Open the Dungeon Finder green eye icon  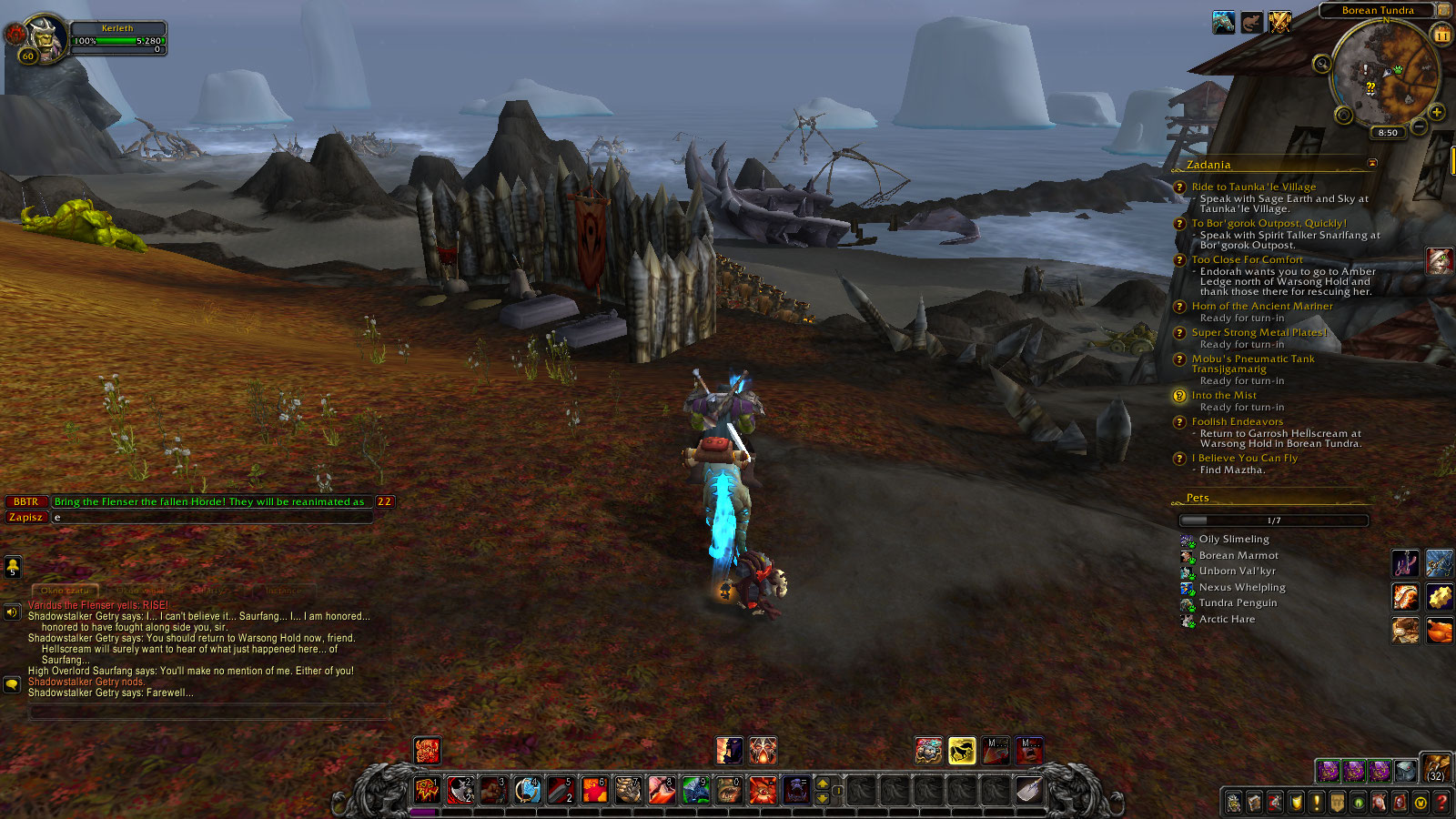coord(1357,801)
